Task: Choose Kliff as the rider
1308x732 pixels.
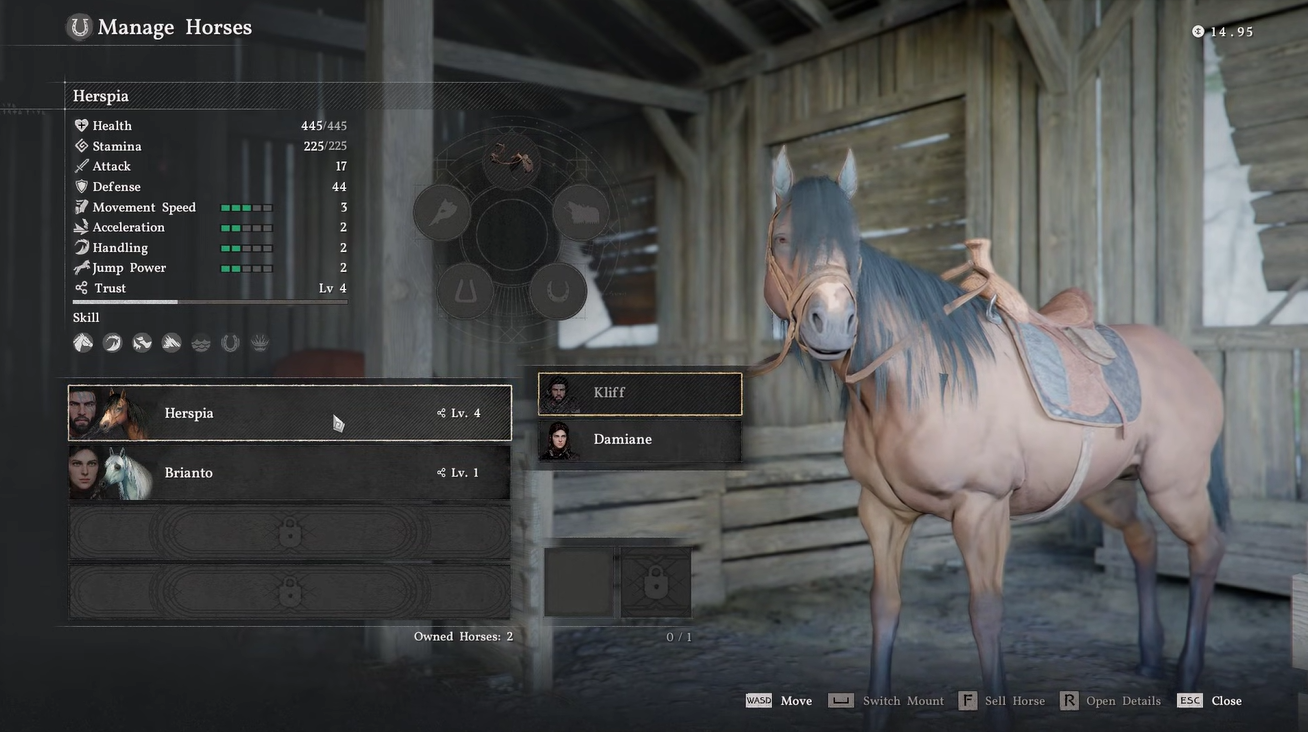Action: tap(640, 393)
